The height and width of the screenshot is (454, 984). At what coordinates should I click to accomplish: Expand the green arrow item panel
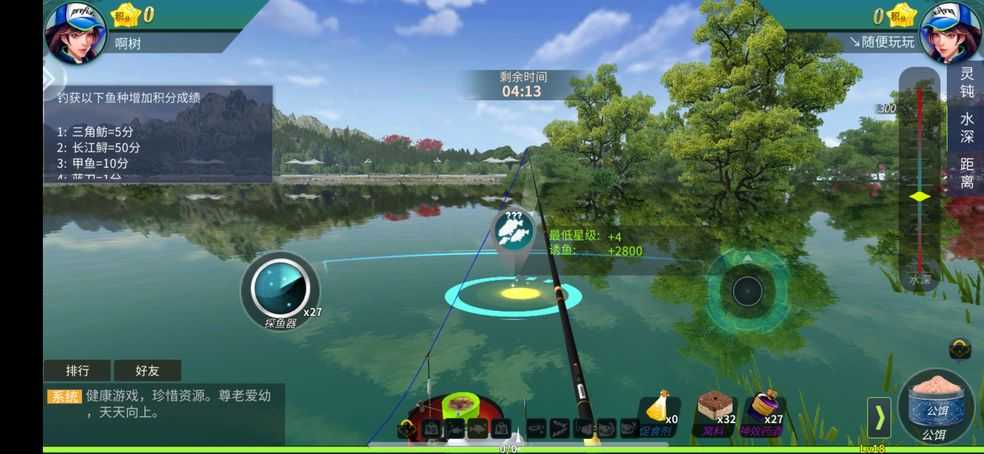coord(878,417)
